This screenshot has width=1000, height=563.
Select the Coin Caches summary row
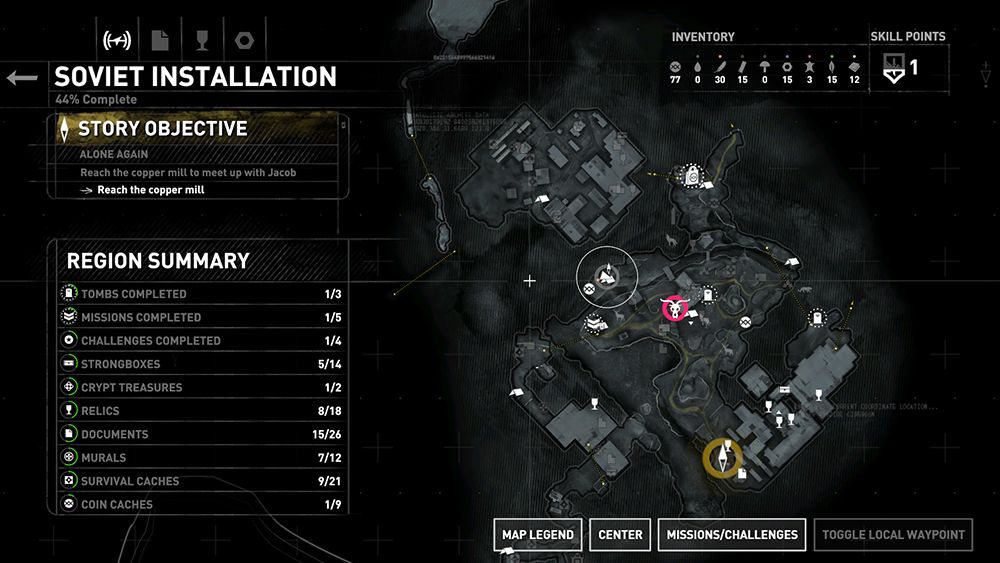[198, 504]
